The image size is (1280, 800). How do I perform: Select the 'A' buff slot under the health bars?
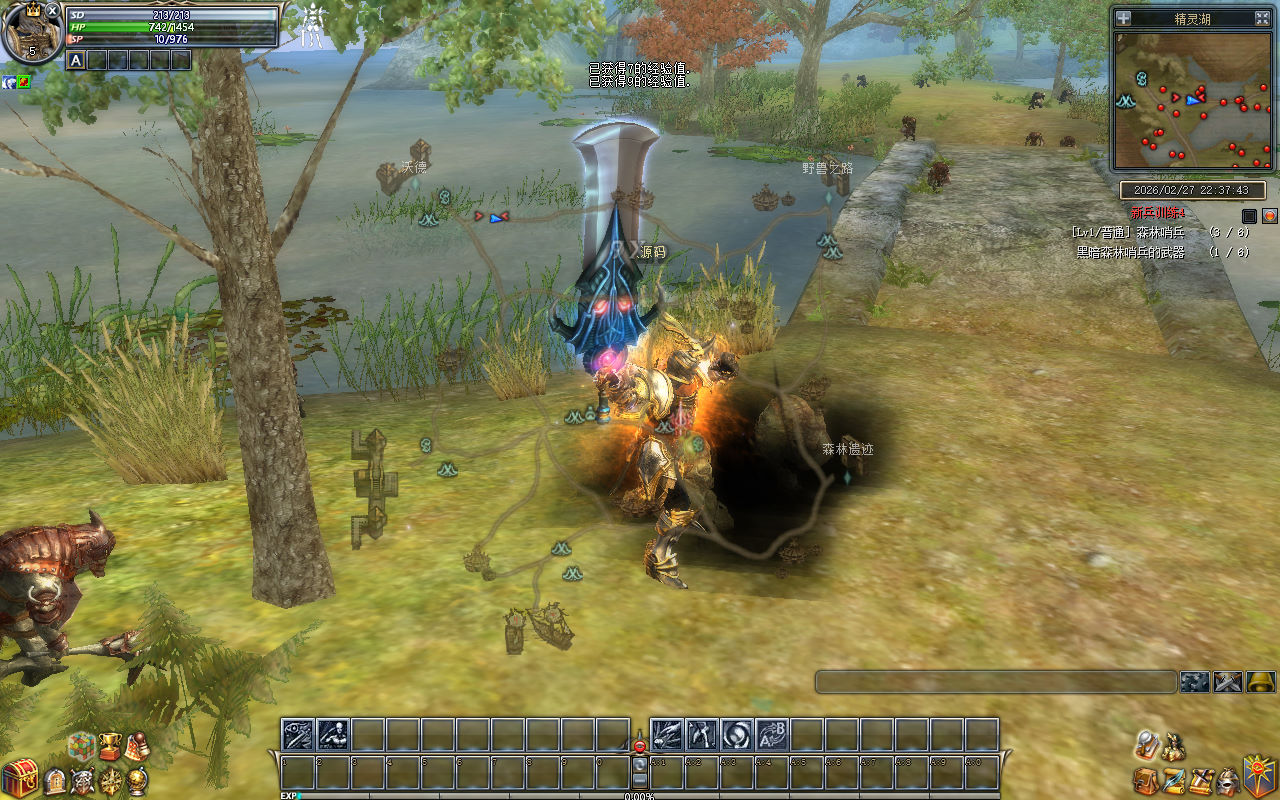coord(76,60)
